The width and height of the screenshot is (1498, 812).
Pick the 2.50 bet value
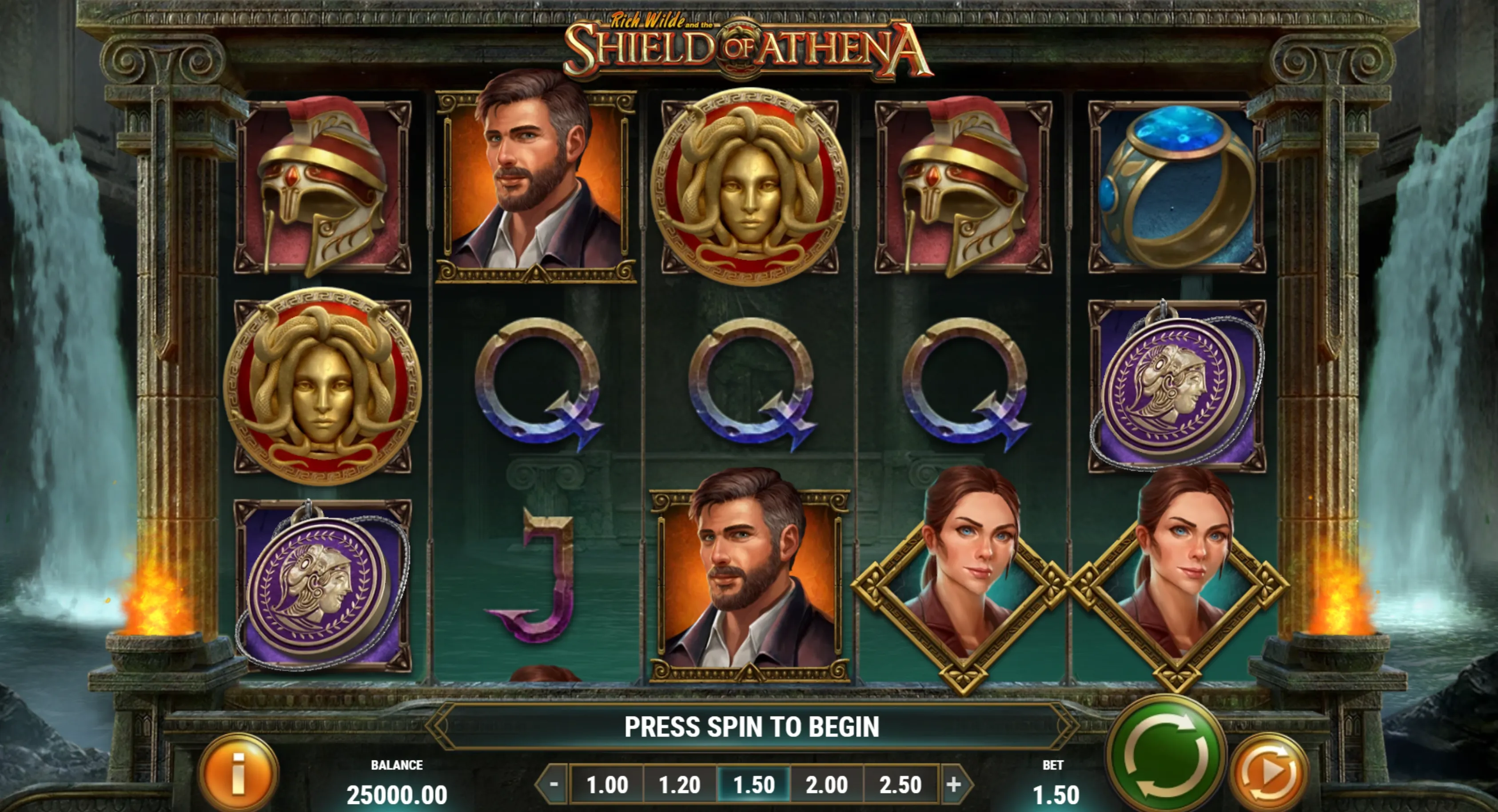pyautogui.click(x=900, y=784)
